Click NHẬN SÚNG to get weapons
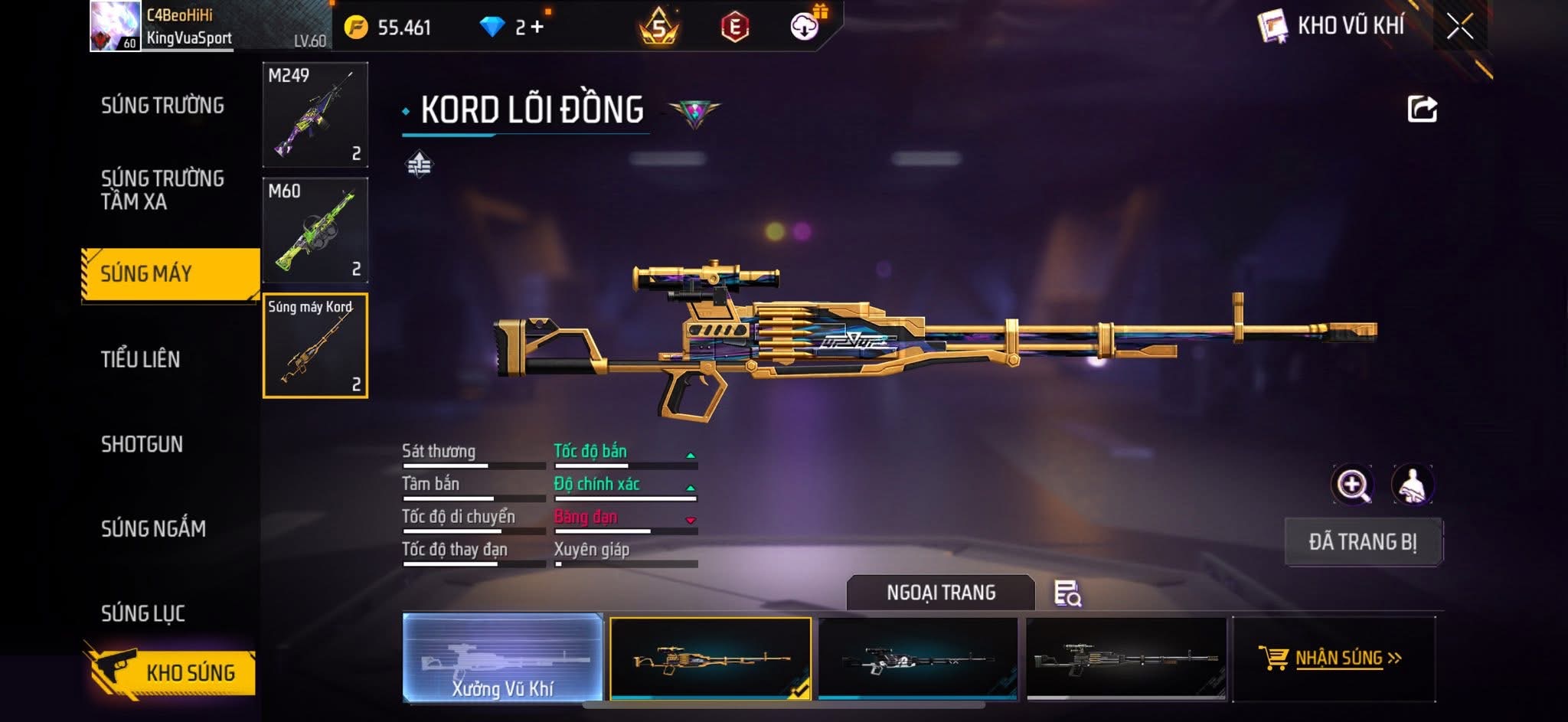1568x722 pixels. click(1333, 658)
